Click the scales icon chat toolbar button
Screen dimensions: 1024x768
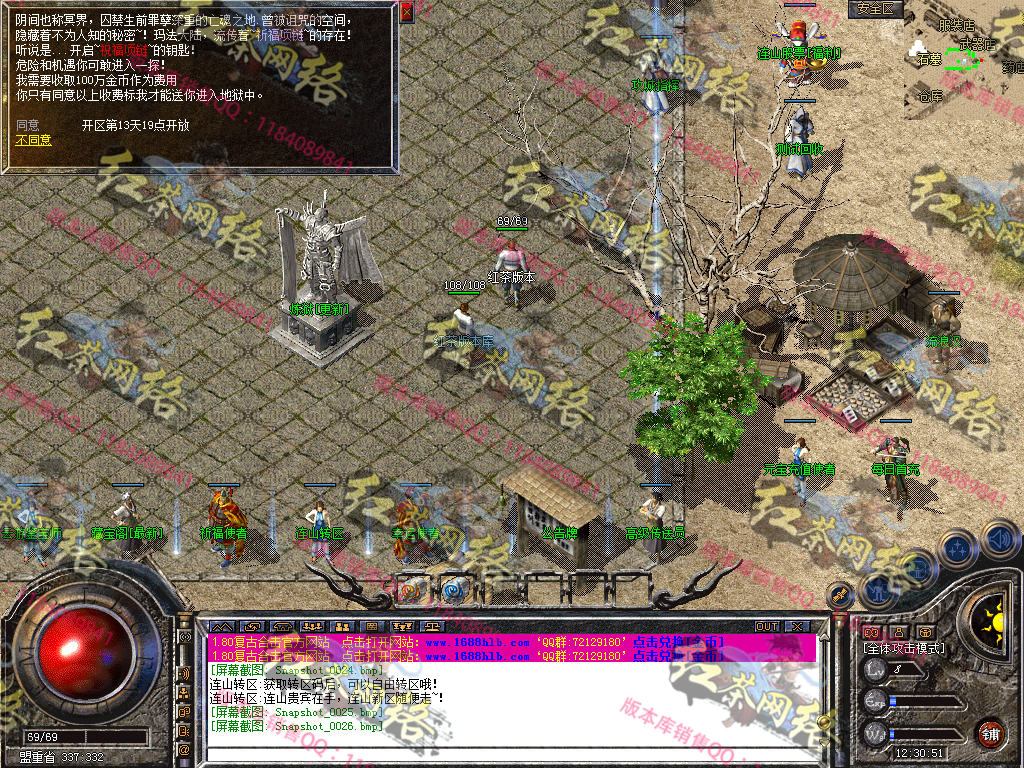(x=433, y=626)
